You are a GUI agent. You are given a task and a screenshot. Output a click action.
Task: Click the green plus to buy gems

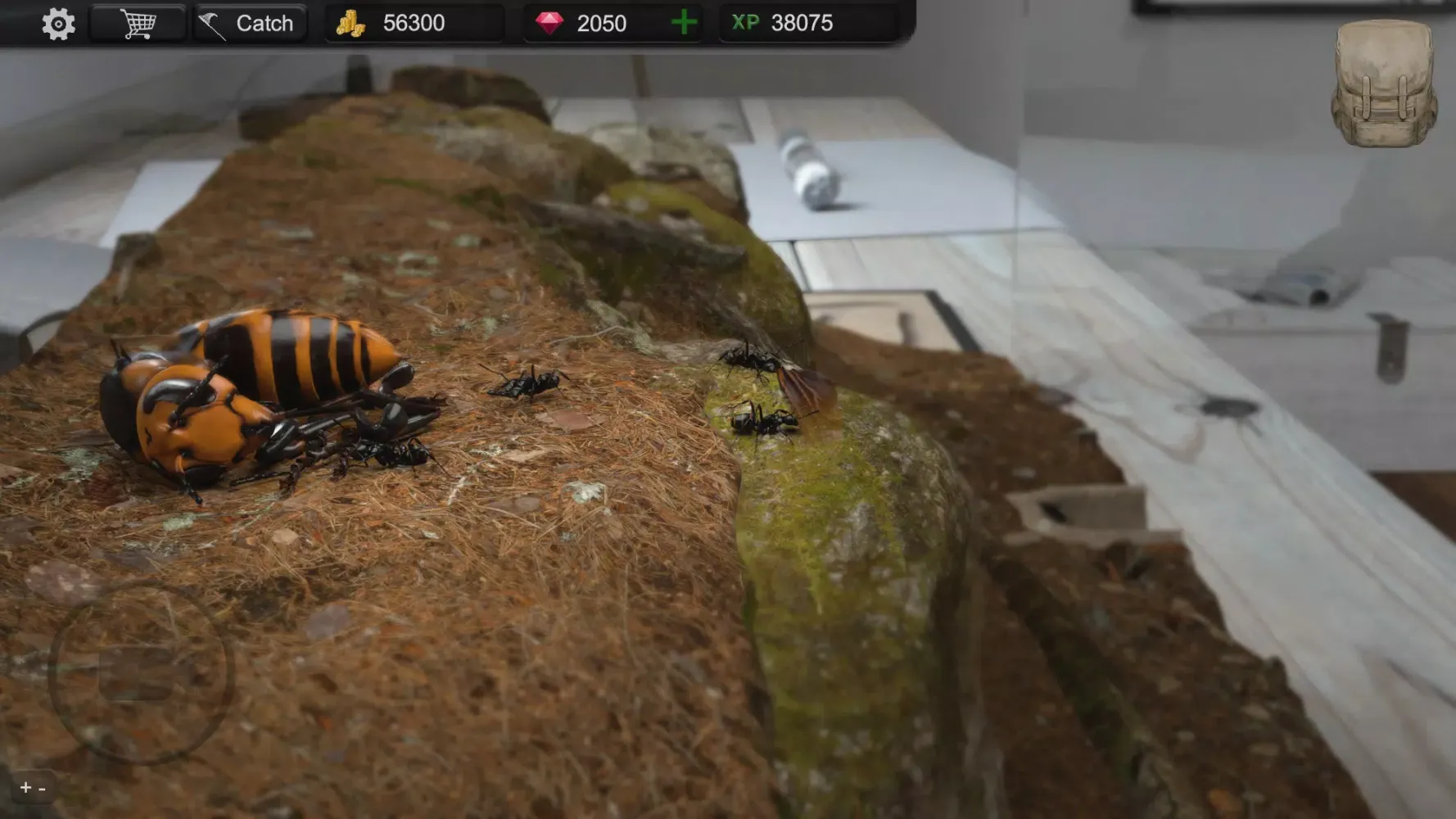point(682,23)
